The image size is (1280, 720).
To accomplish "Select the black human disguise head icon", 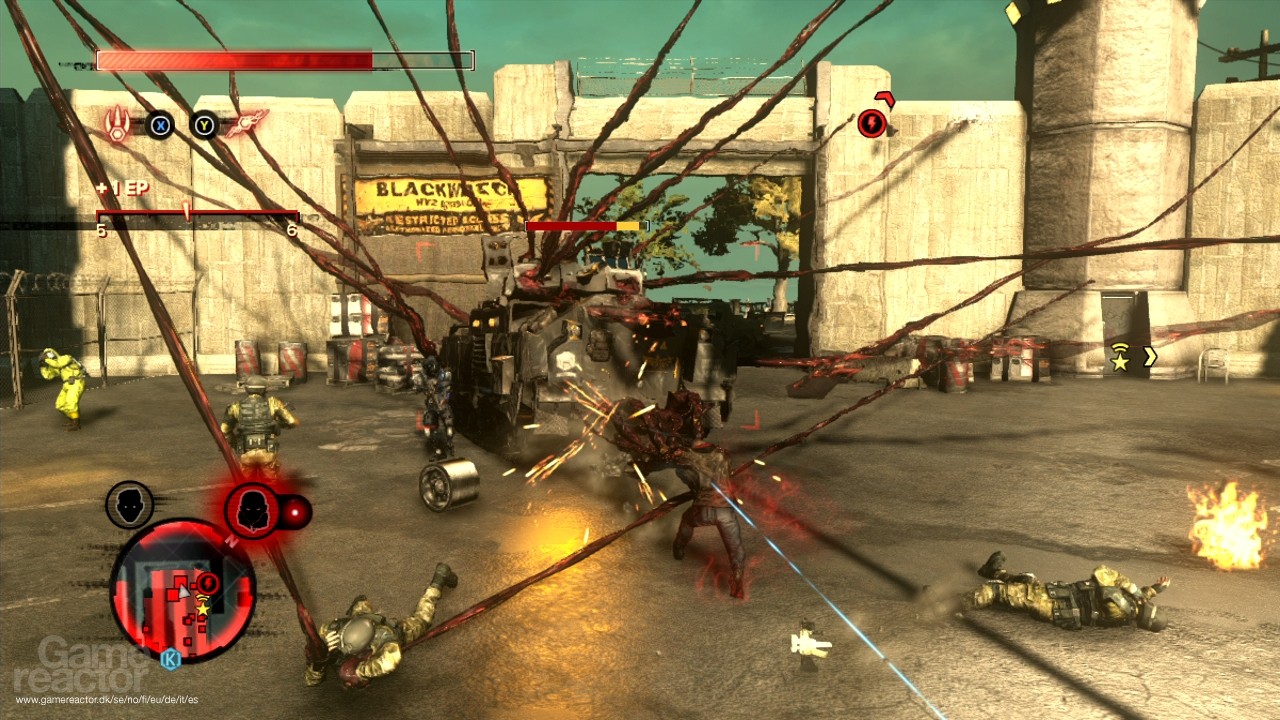I will click(x=127, y=505).
